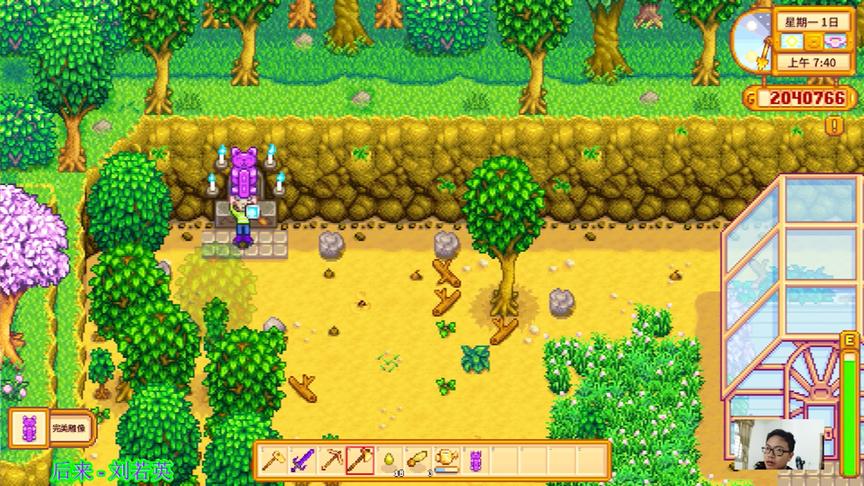Select the hoe in the hotbar

(x=272, y=461)
